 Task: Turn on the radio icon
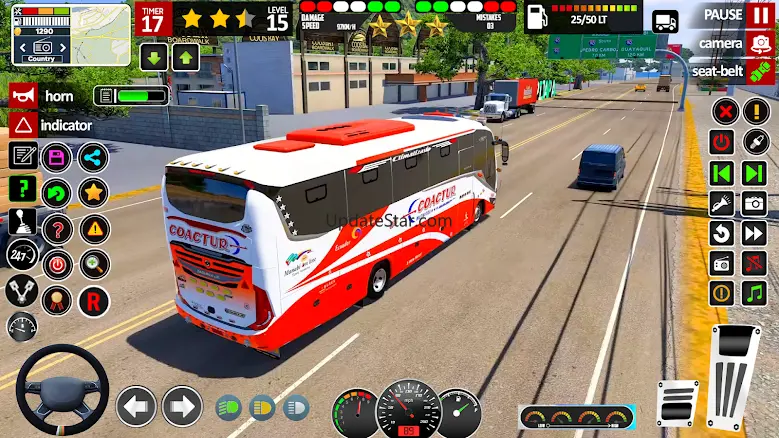(x=722, y=263)
